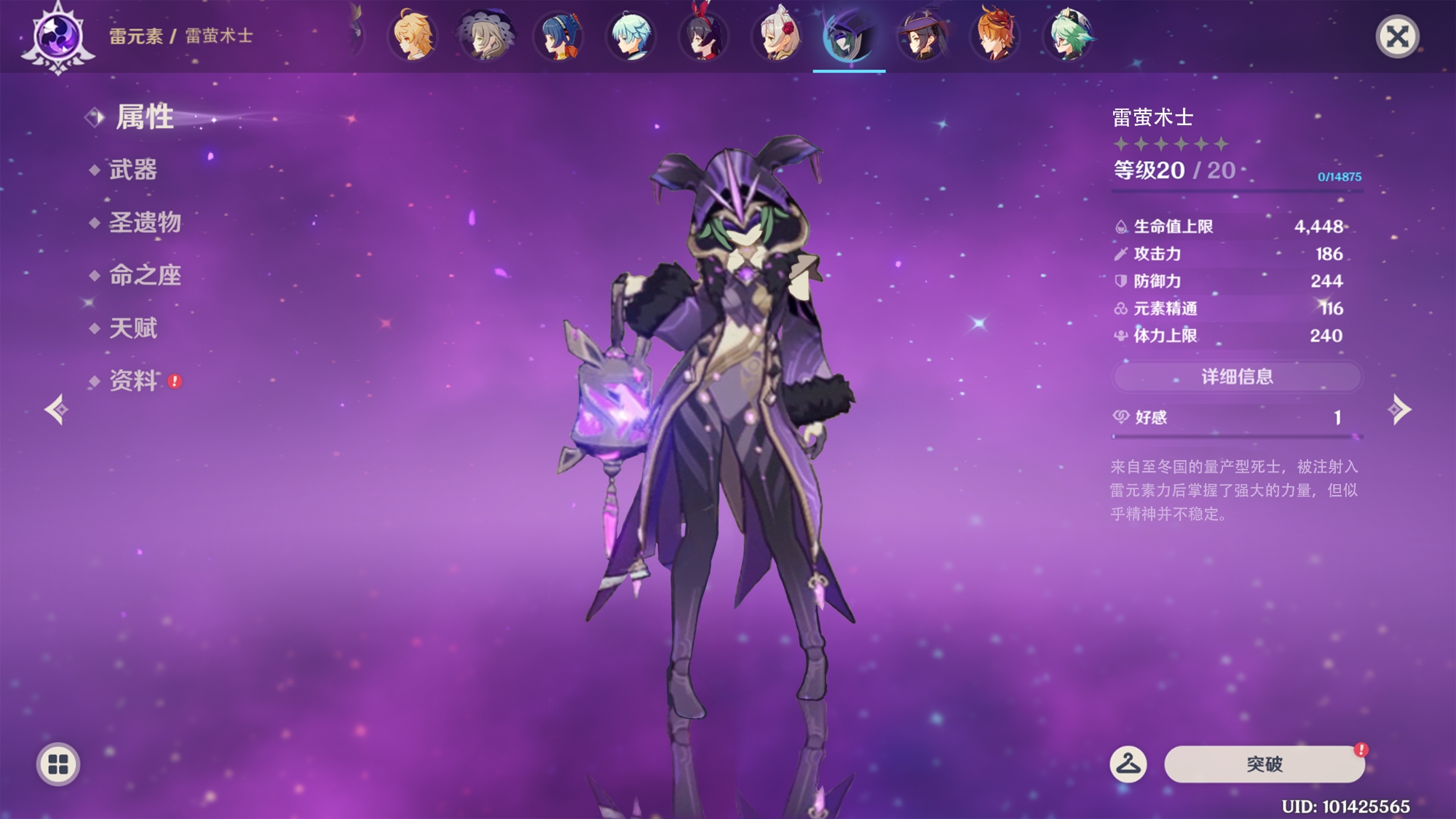
Task: Pick the blue-haired Xiangling portrait
Action: [558, 35]
